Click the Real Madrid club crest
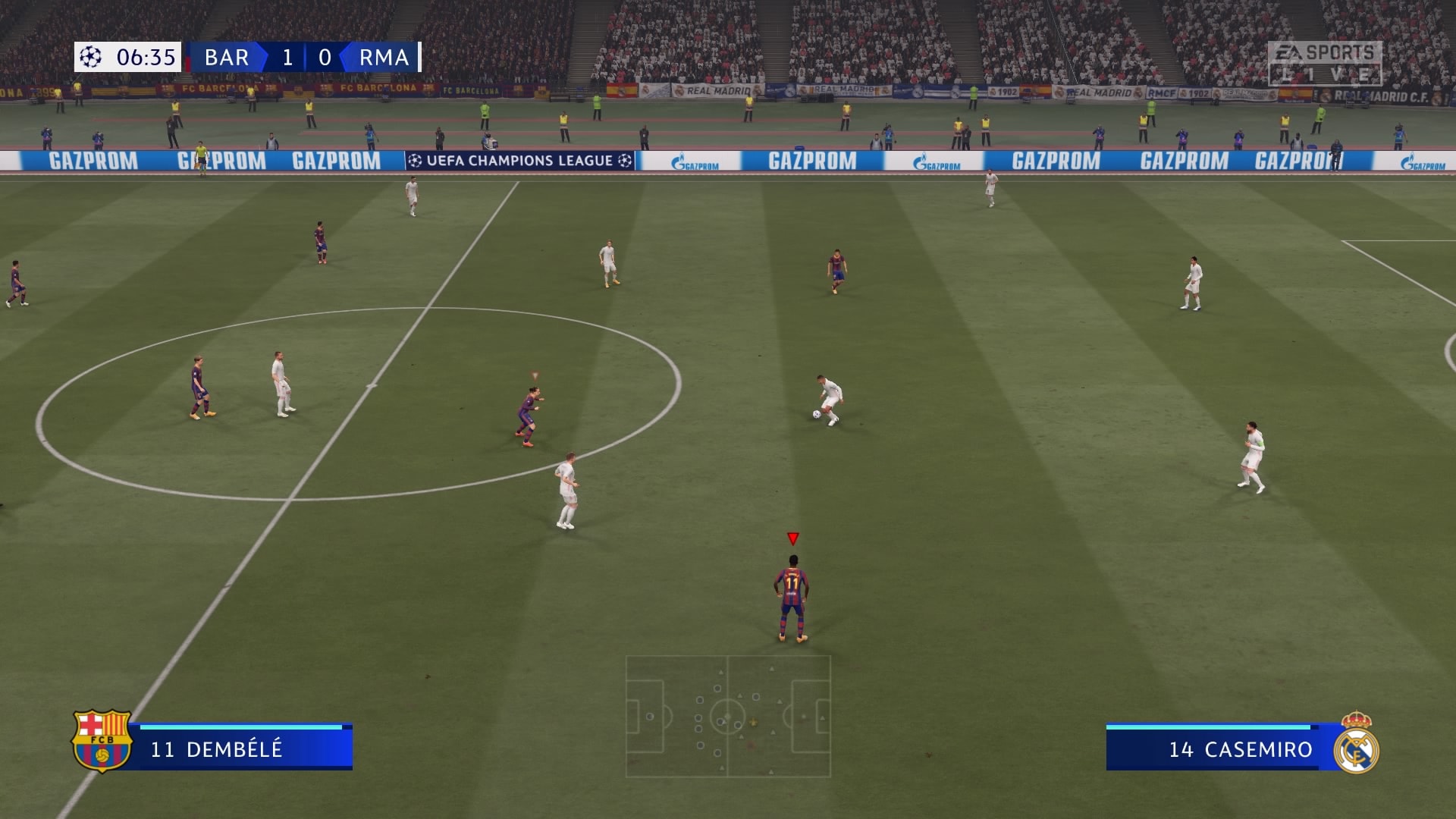This screenshot has width=1456, height=819. point(1356,743)
